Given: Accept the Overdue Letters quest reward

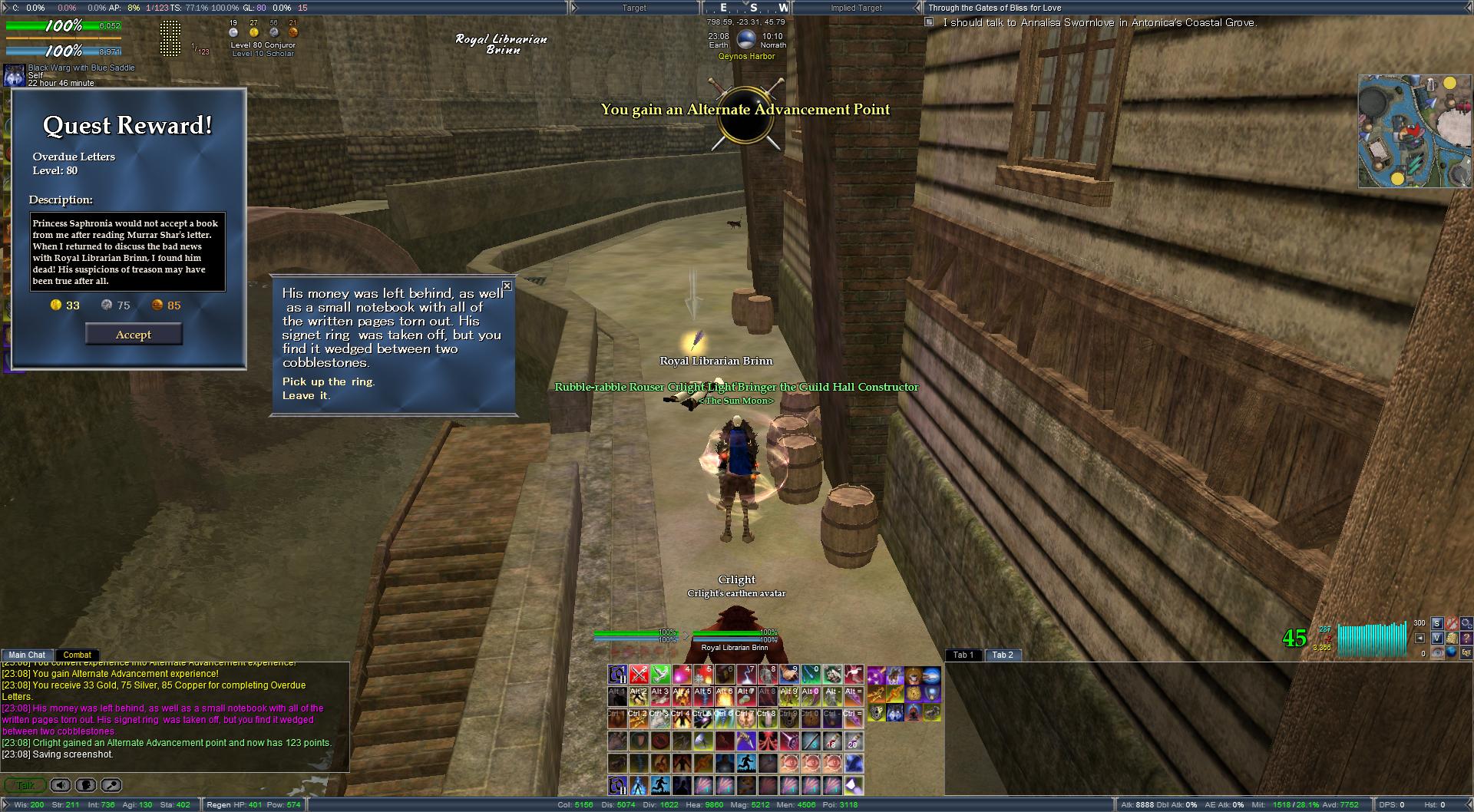Looking at the screenshot, I should [134, 335].
